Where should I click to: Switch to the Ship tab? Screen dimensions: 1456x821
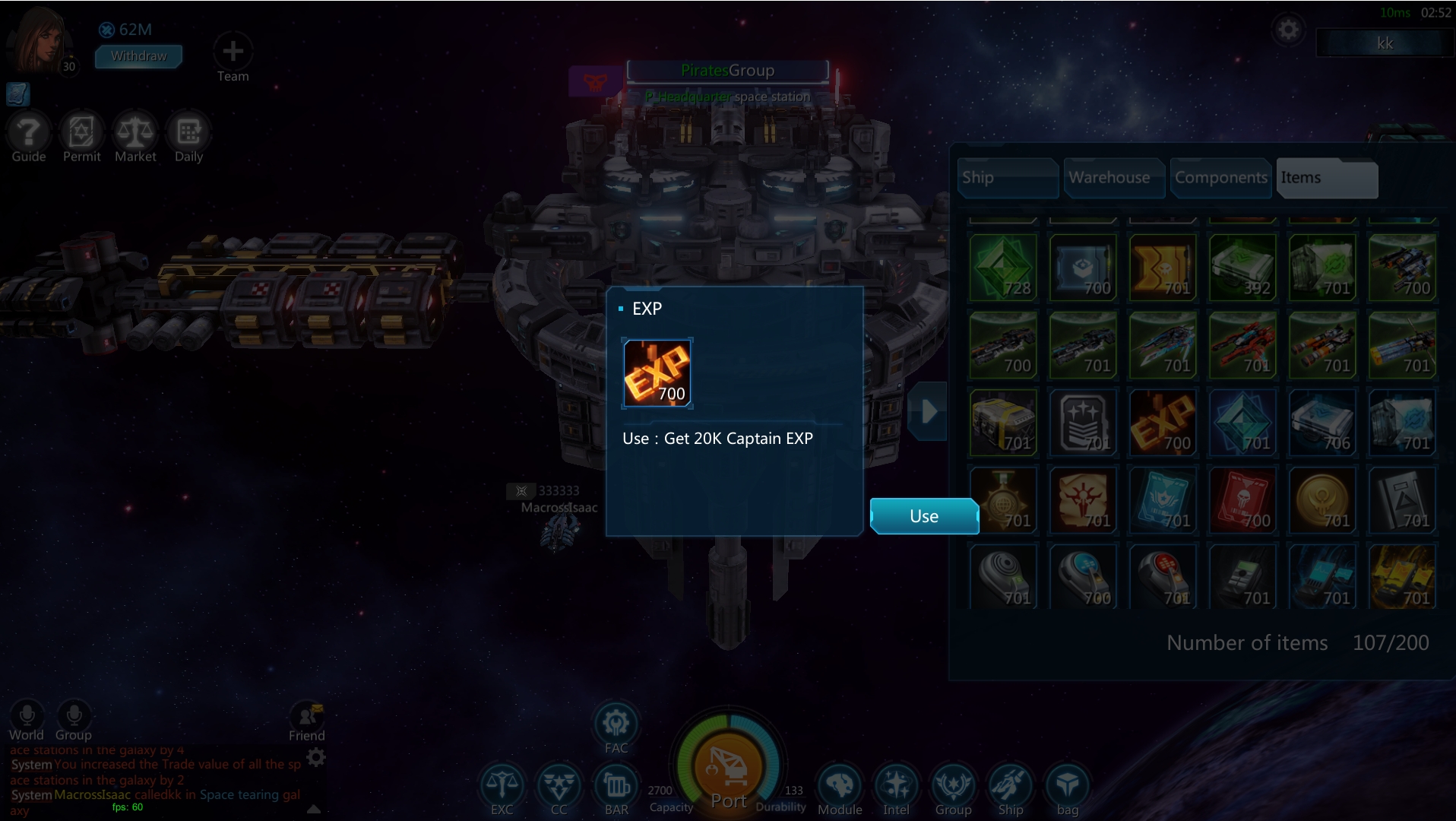[x=1006, y=178]
